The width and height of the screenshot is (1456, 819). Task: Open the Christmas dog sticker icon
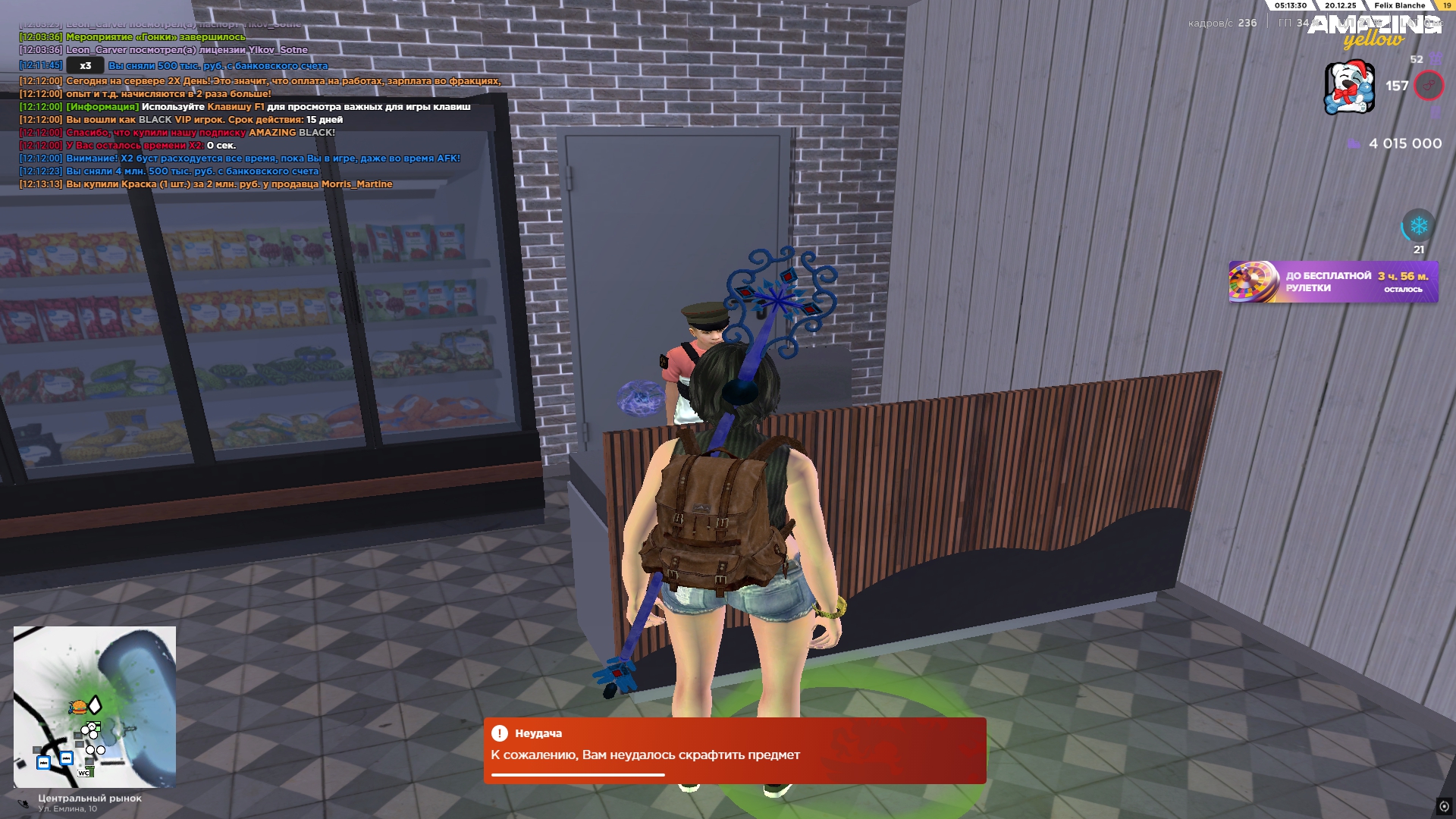pyautogui.click(x=1349, y=87)
